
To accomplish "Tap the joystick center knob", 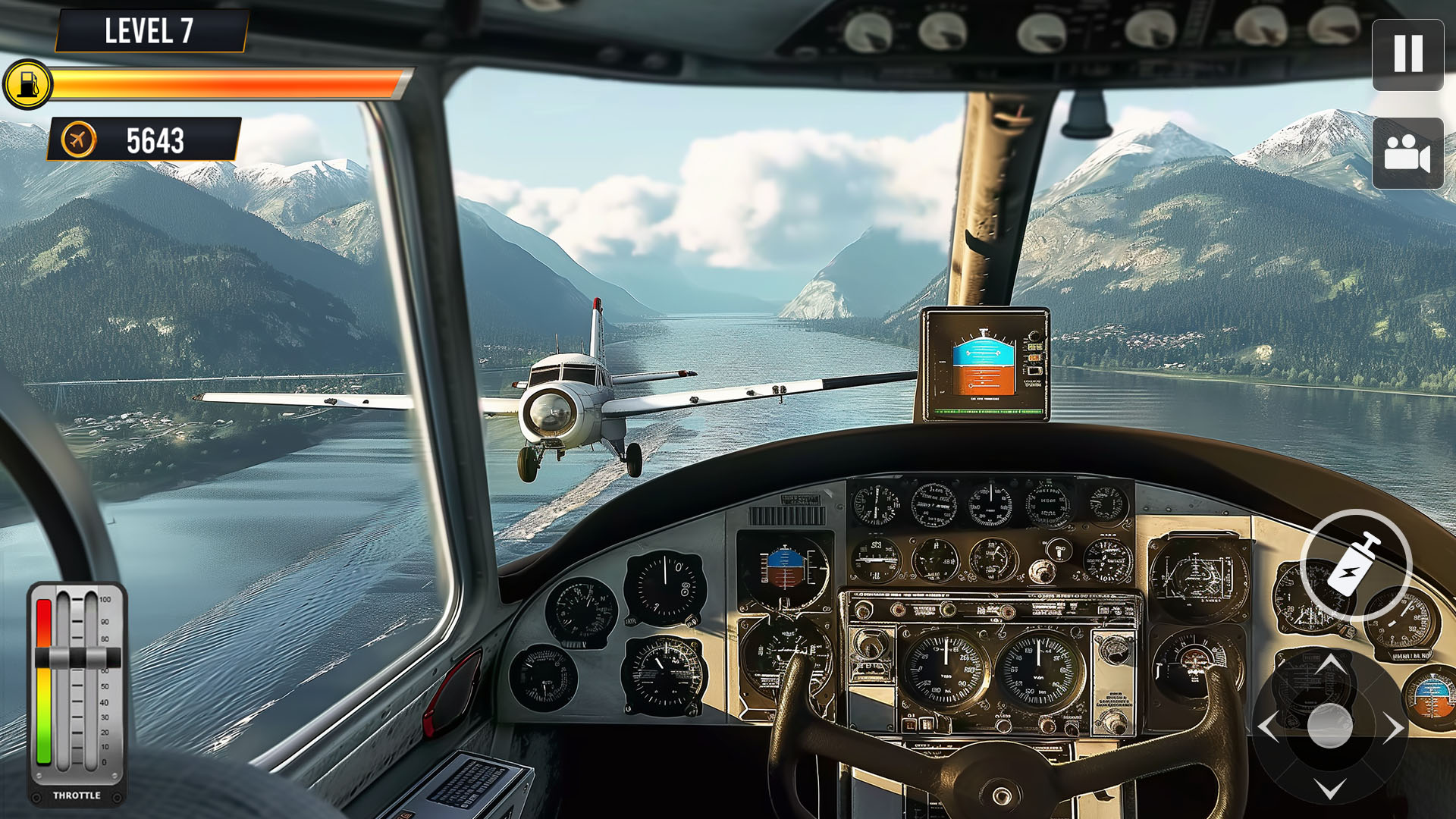I will tap(1330, 726).
